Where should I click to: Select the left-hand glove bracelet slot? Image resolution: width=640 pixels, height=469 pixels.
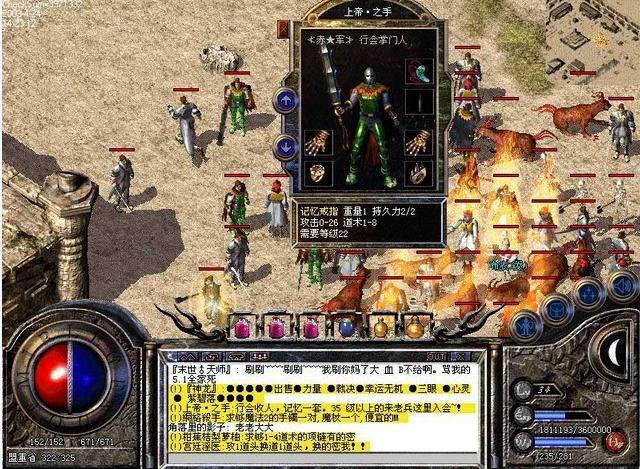tap(317, 142)
